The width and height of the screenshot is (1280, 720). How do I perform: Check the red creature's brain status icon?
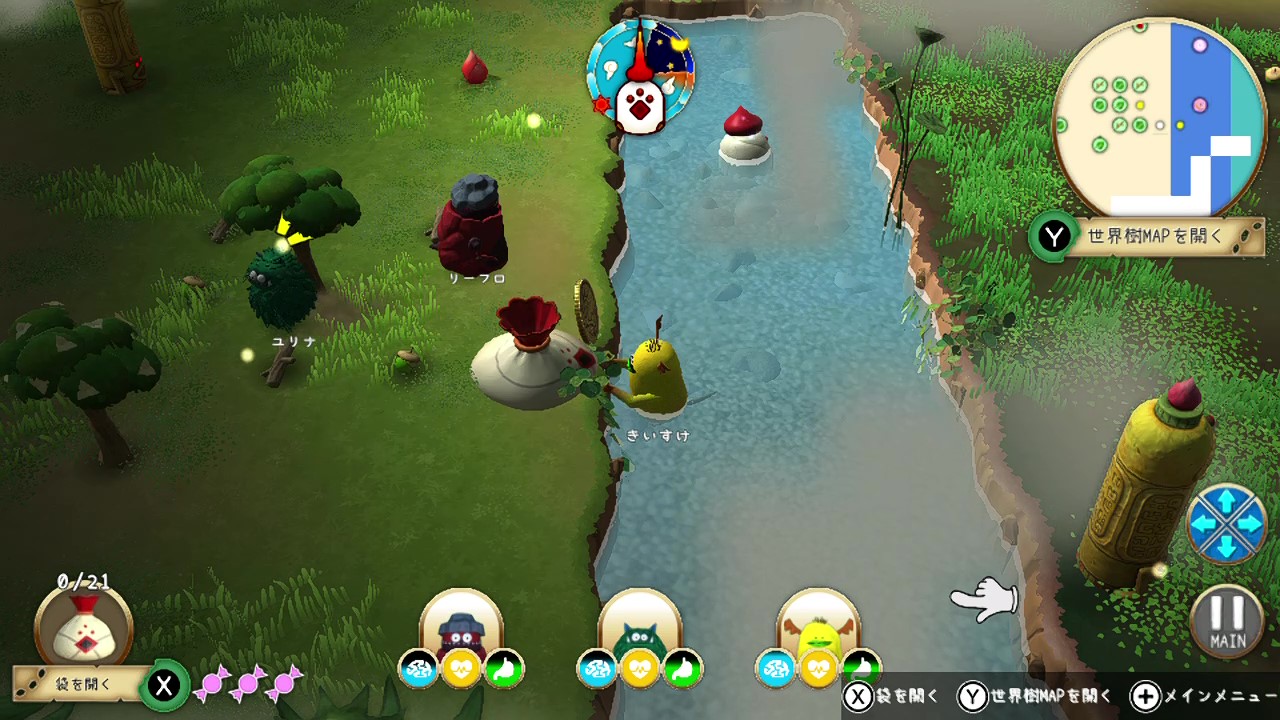tap(419, 669)
